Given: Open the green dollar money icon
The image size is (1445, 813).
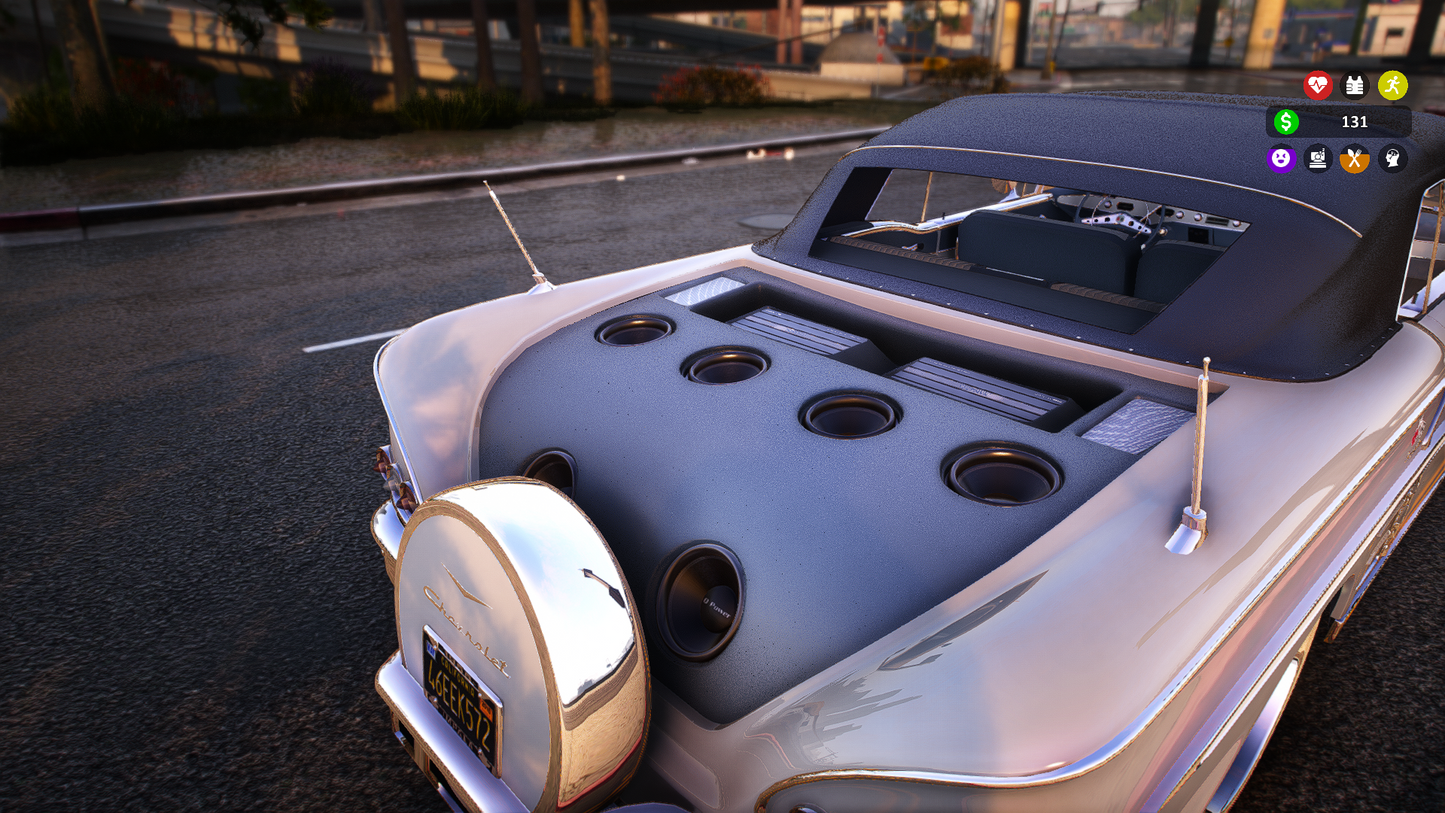Looking at the screenshot, I should 1286,122.
